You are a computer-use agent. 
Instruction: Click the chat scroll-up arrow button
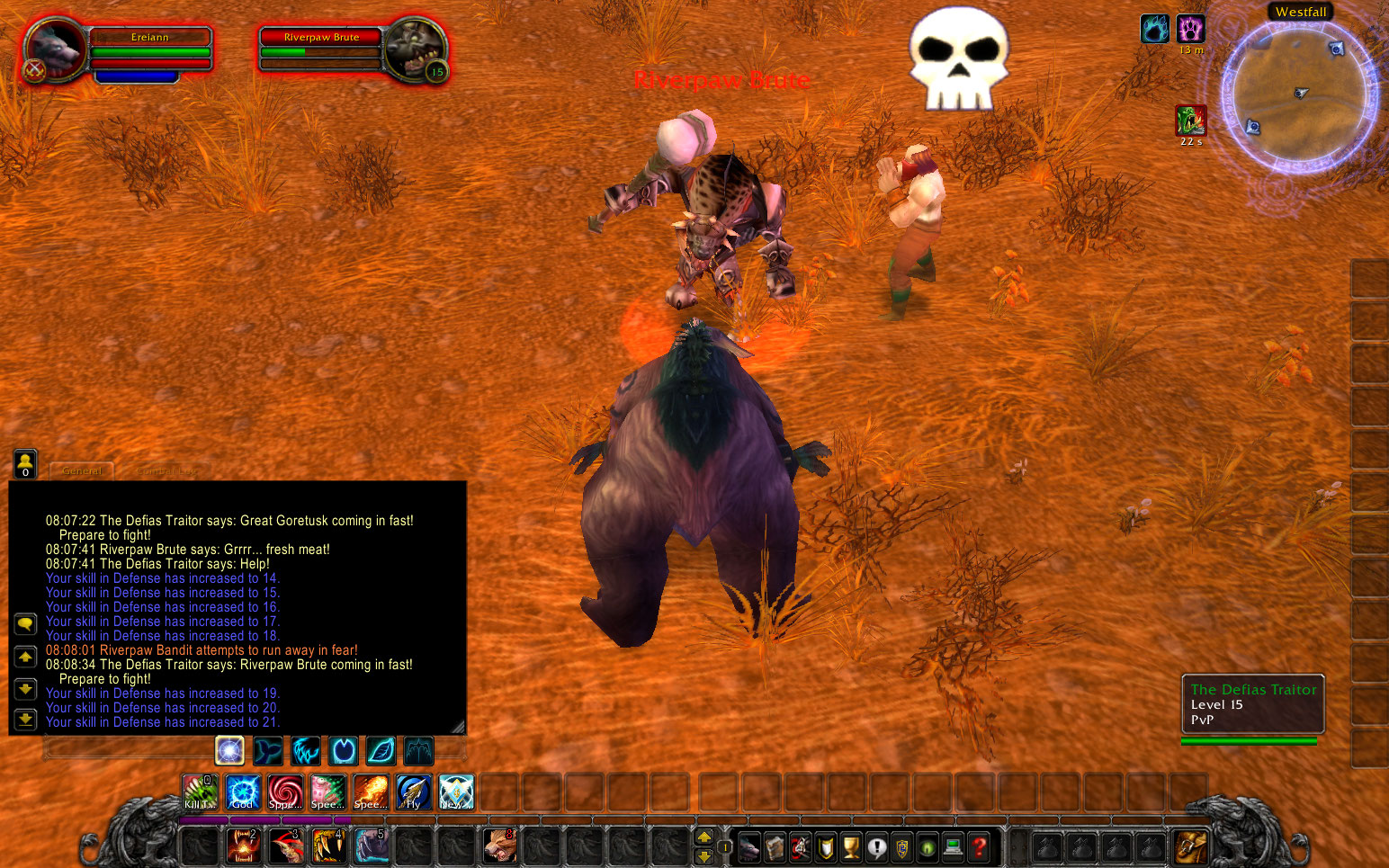click(25, 656)
